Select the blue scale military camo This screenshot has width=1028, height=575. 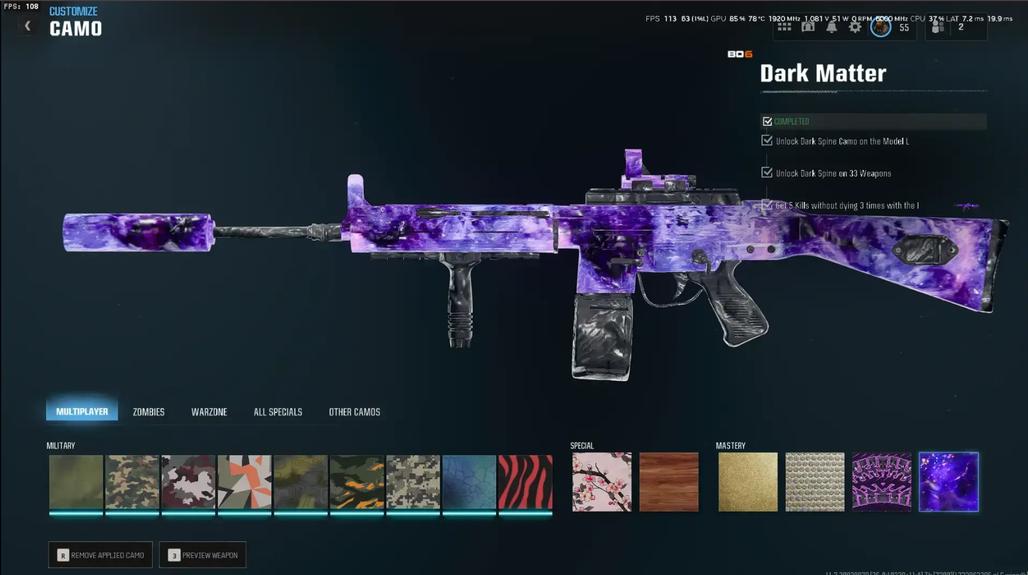(x=469, y=482)
